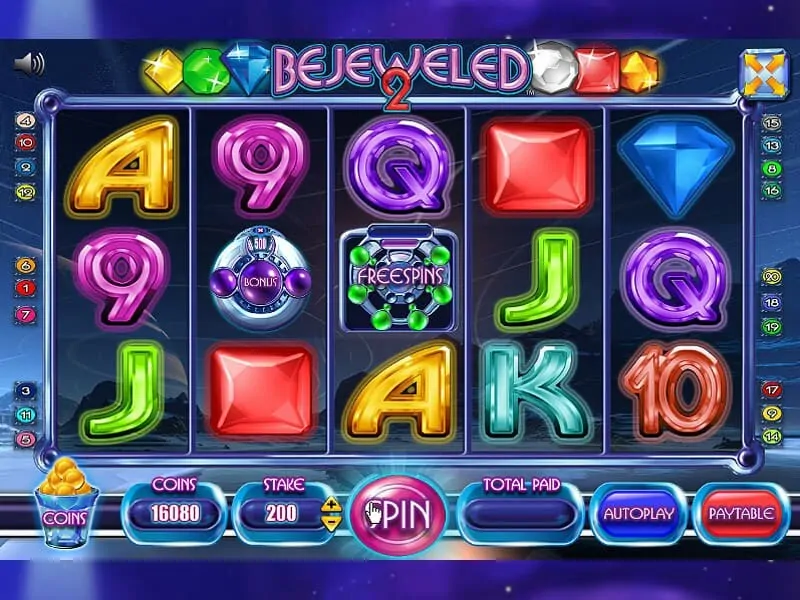Open the Paytable
The width and height of the screenshot is (800, 600).
[741, 514]
